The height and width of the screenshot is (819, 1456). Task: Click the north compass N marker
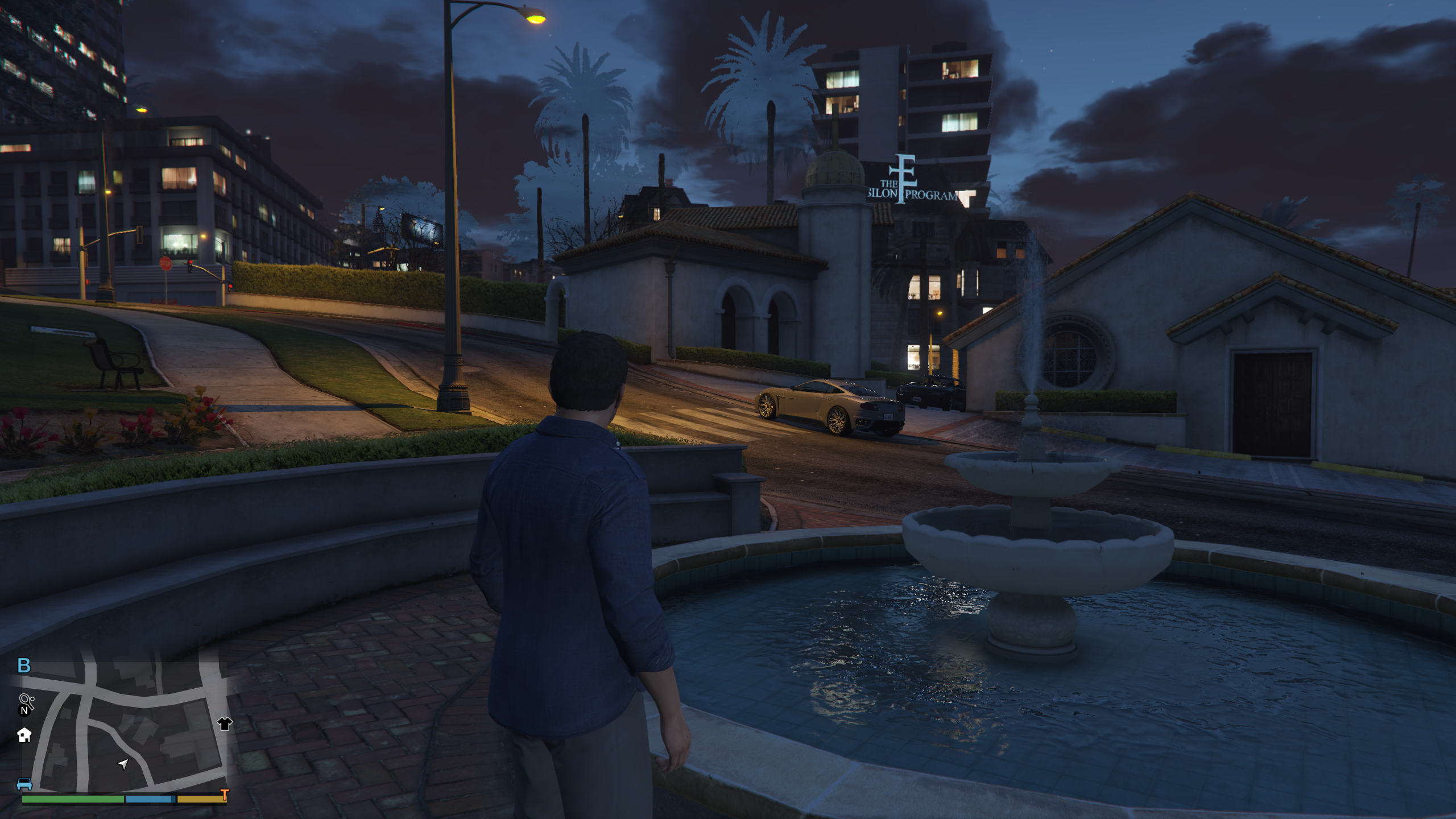(24, 711)
